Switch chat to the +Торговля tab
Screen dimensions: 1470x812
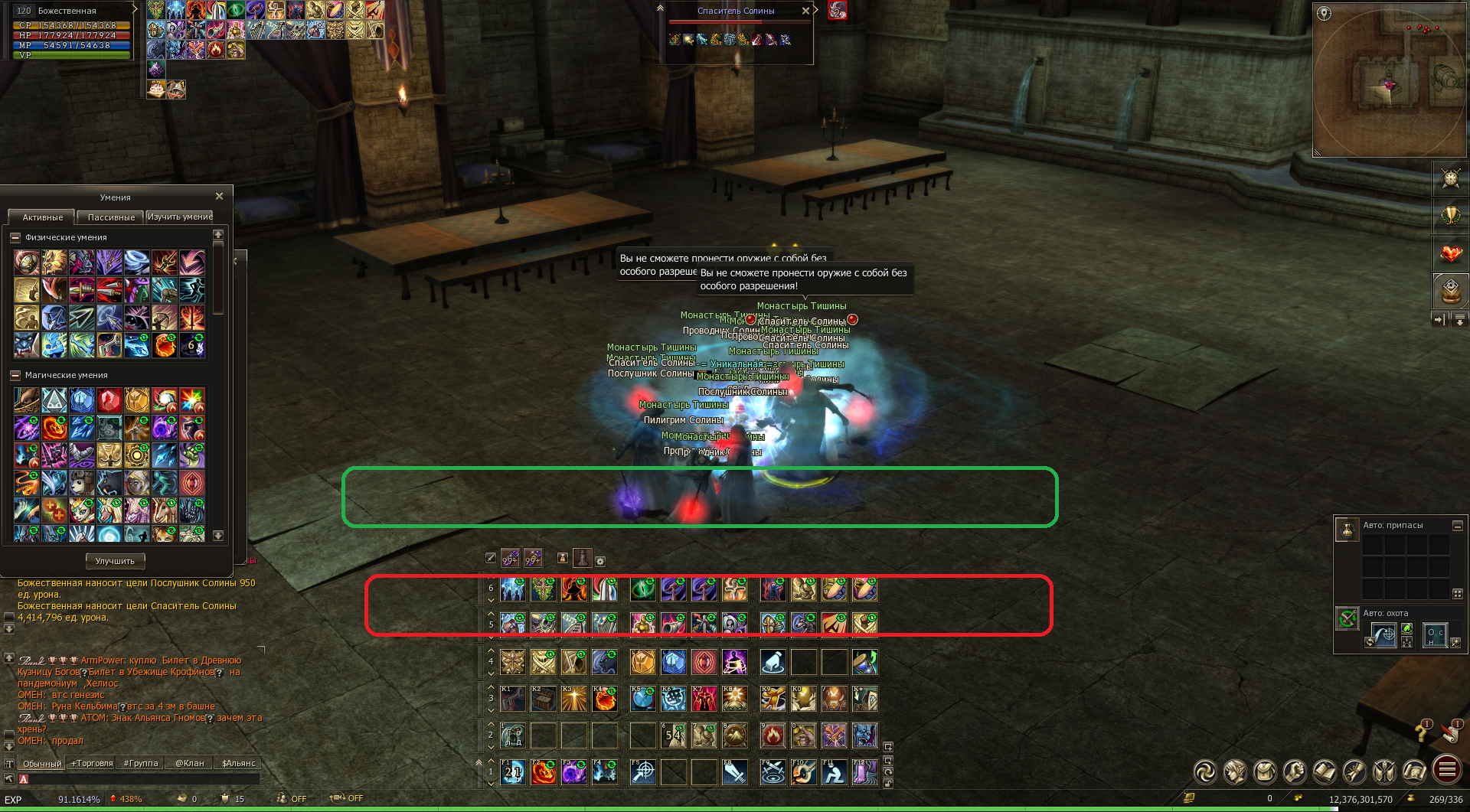click(x=92, y=763)
